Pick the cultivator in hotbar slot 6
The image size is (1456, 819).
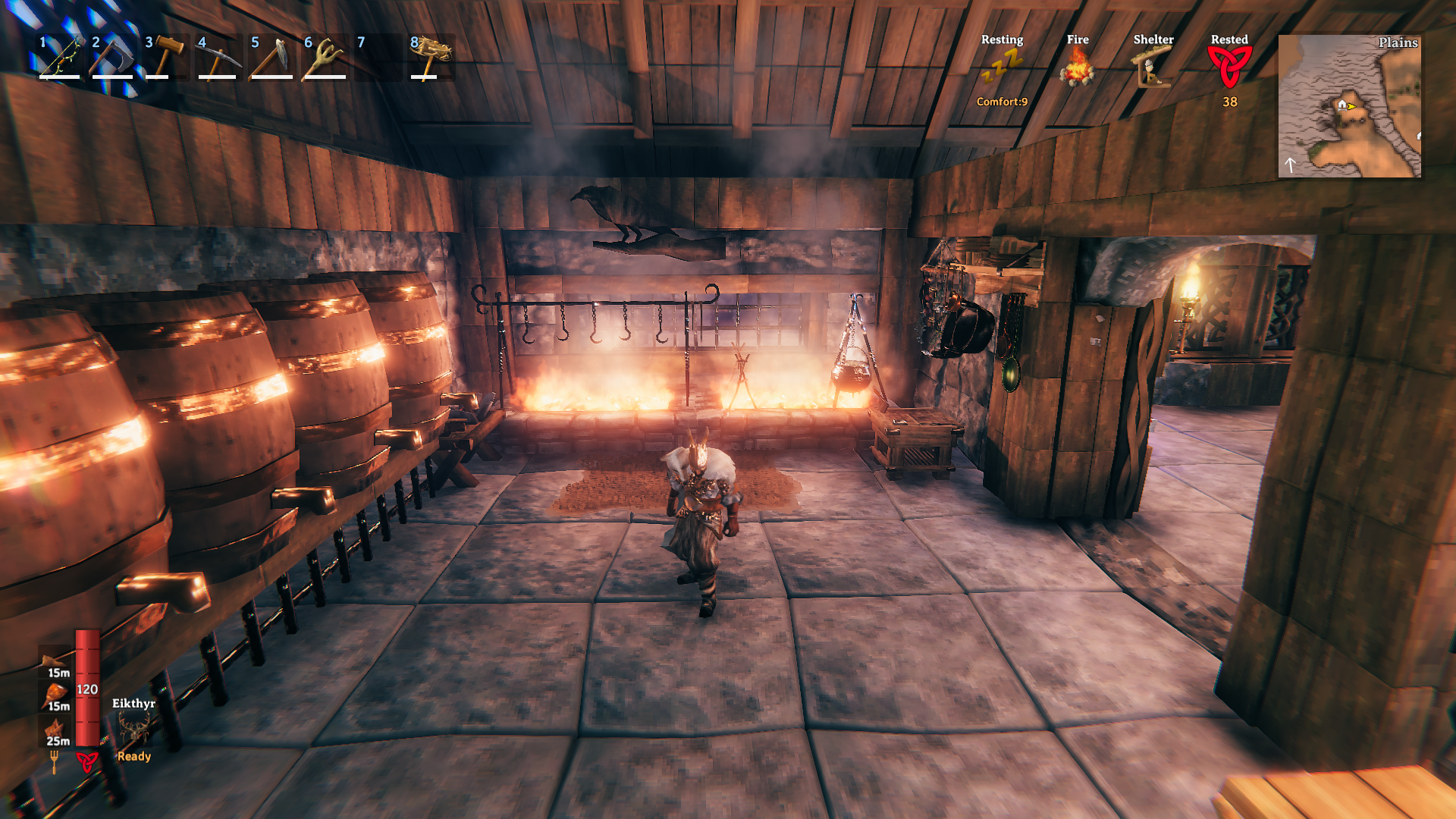click(x=325, y=57)
